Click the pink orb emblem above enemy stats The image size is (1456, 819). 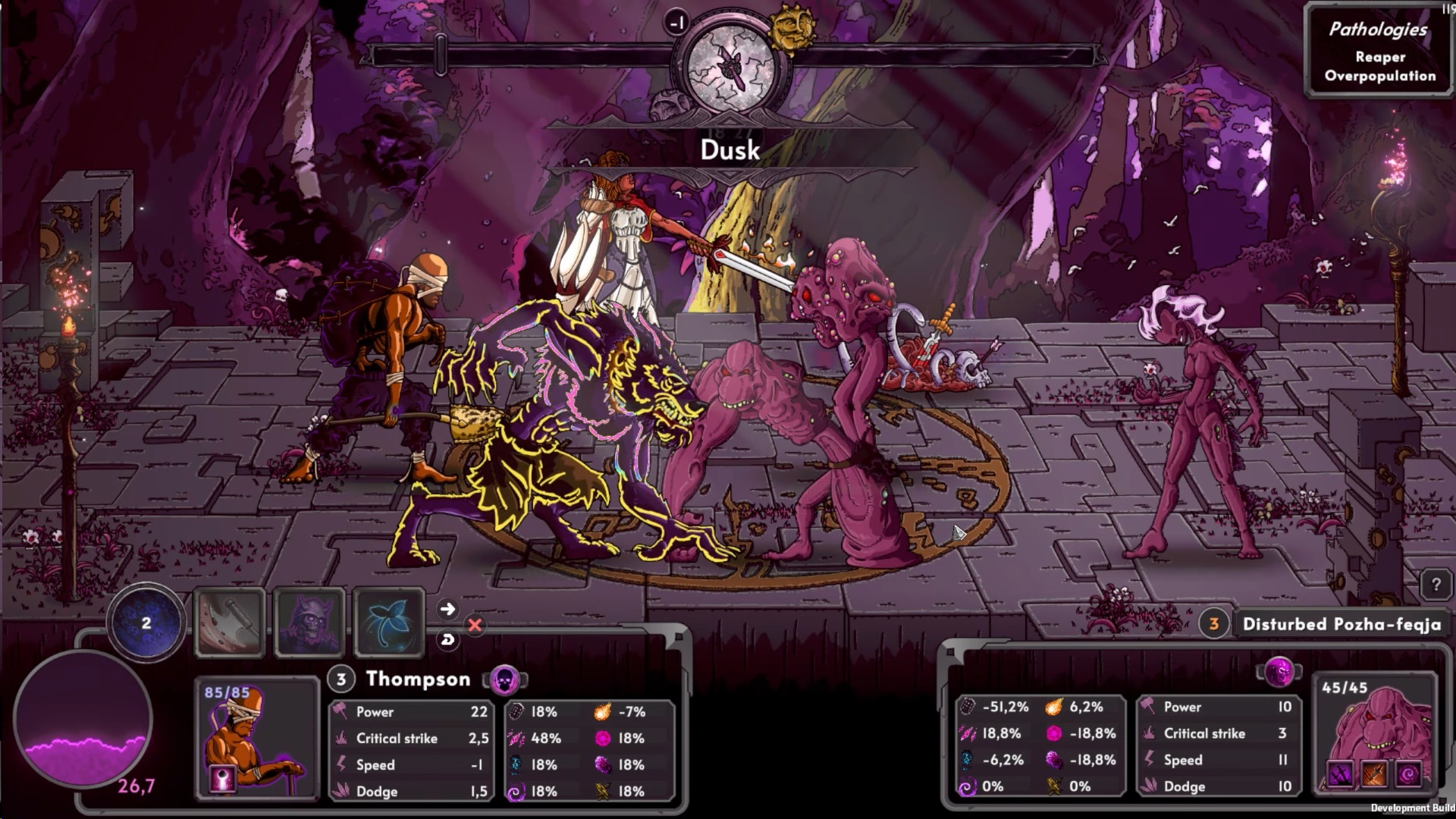click(1280, 672)
